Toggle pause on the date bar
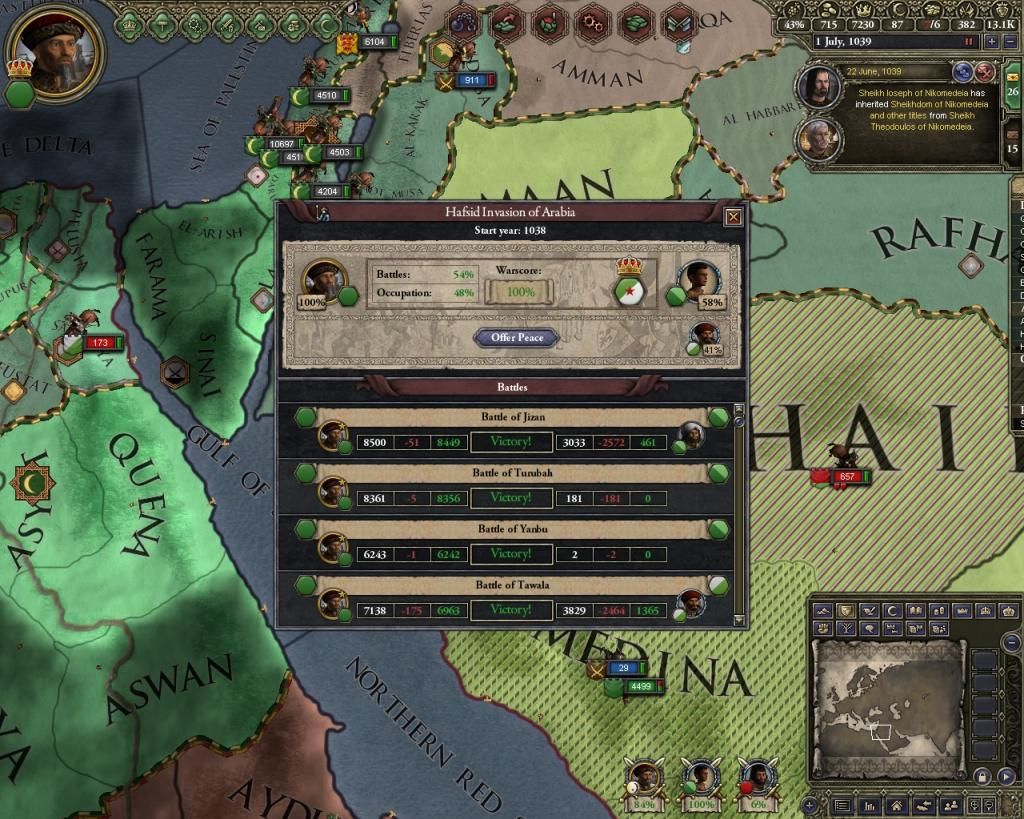 pyautogui.click(x=967, y=42)
